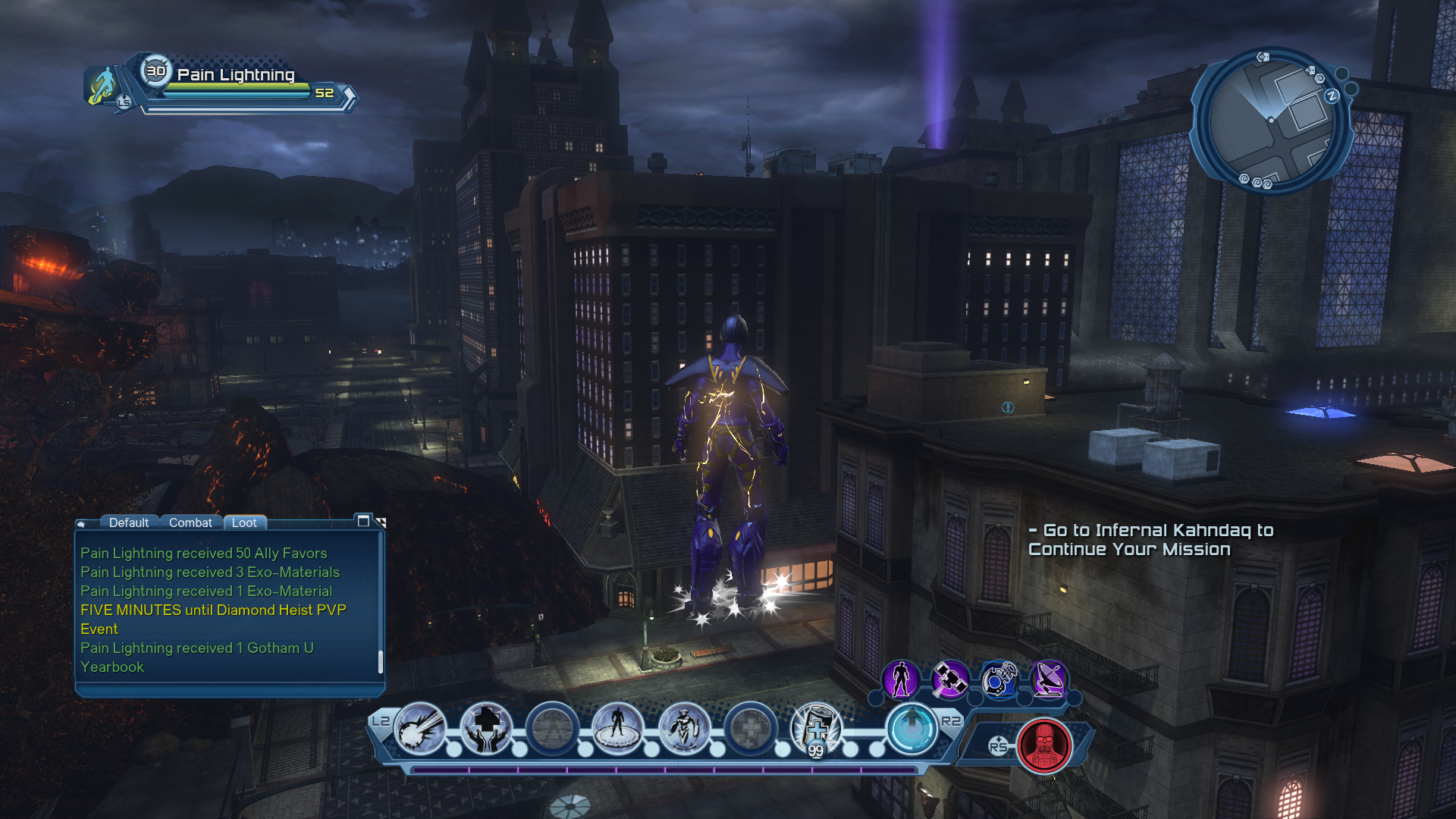The image size is (1456, 819).
Task: Activate the purple orbital satellite icon
Action: (949, 679)
